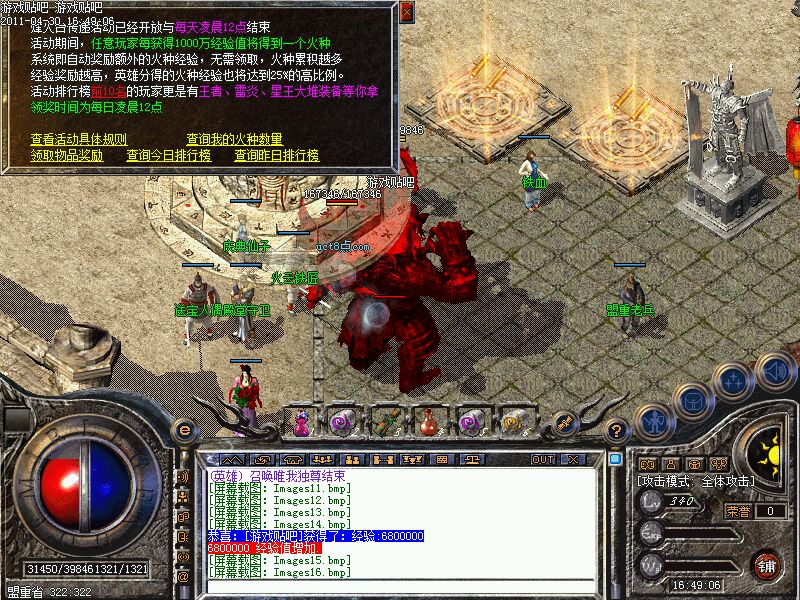
Task: Open the shop via the red 铺 button
Action: (767, 564)
